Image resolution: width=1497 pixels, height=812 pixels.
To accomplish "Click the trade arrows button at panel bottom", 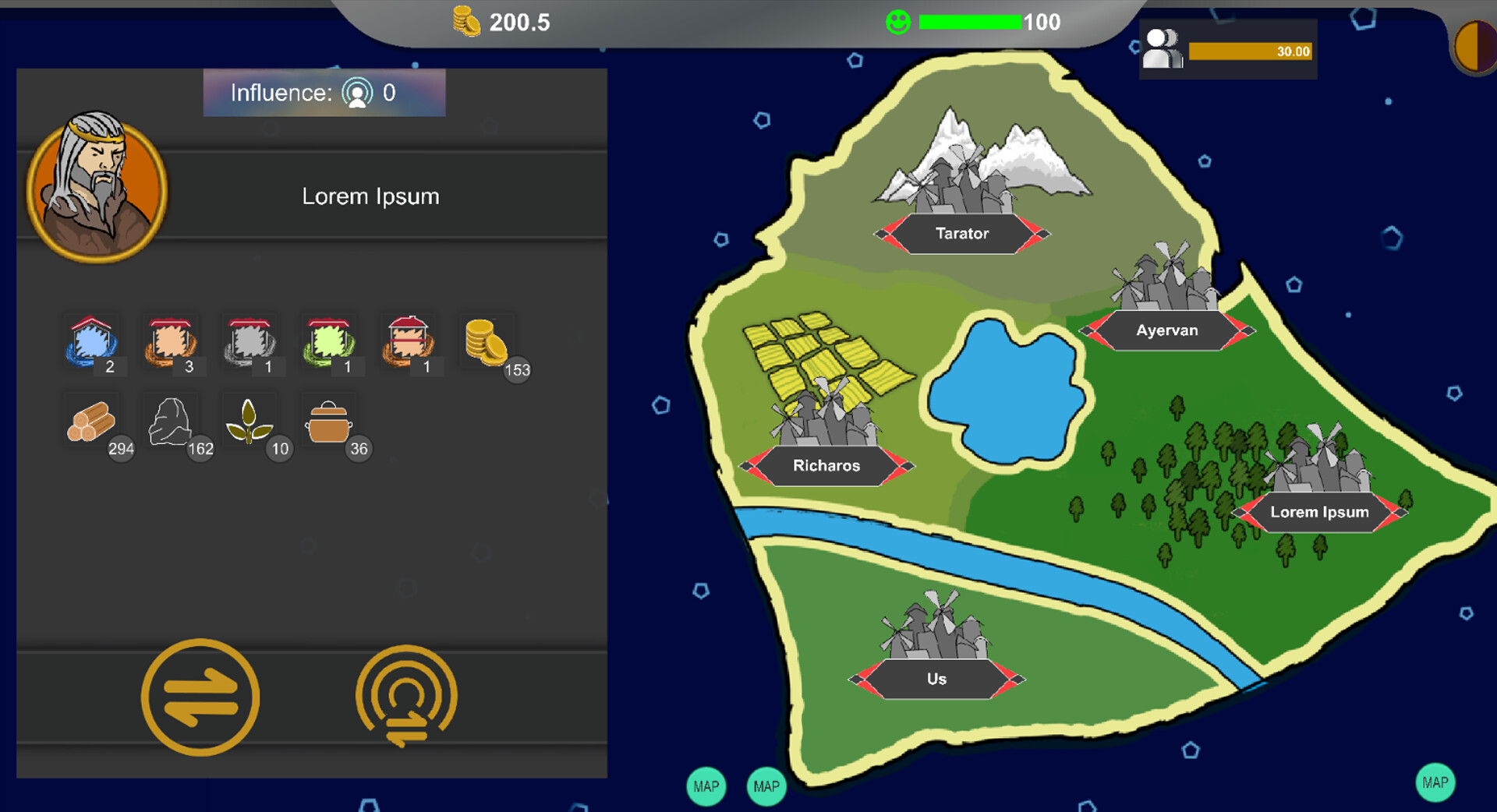I will [x=200, y=697].
